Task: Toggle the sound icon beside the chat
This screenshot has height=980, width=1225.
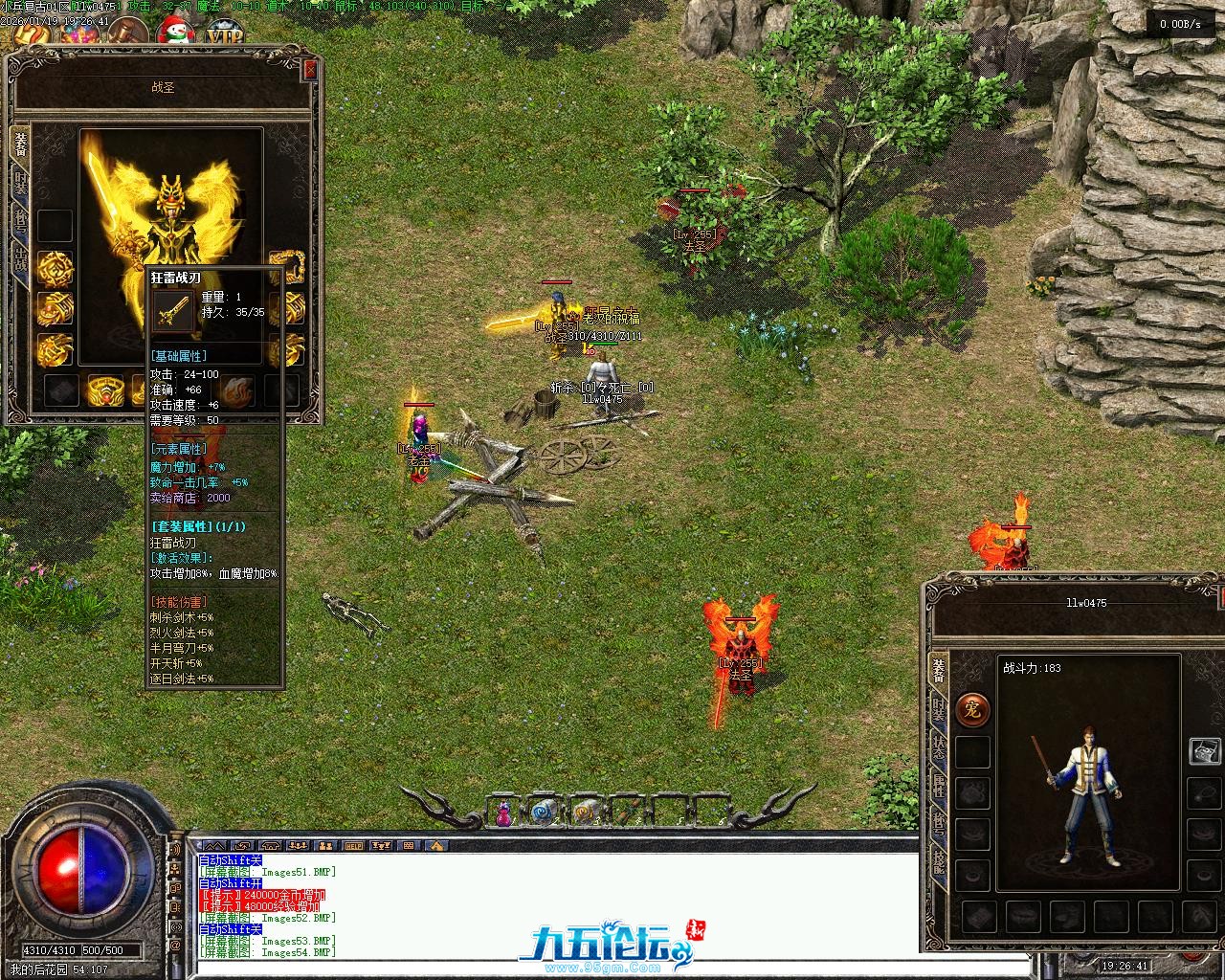Action: tap(175, 848)
